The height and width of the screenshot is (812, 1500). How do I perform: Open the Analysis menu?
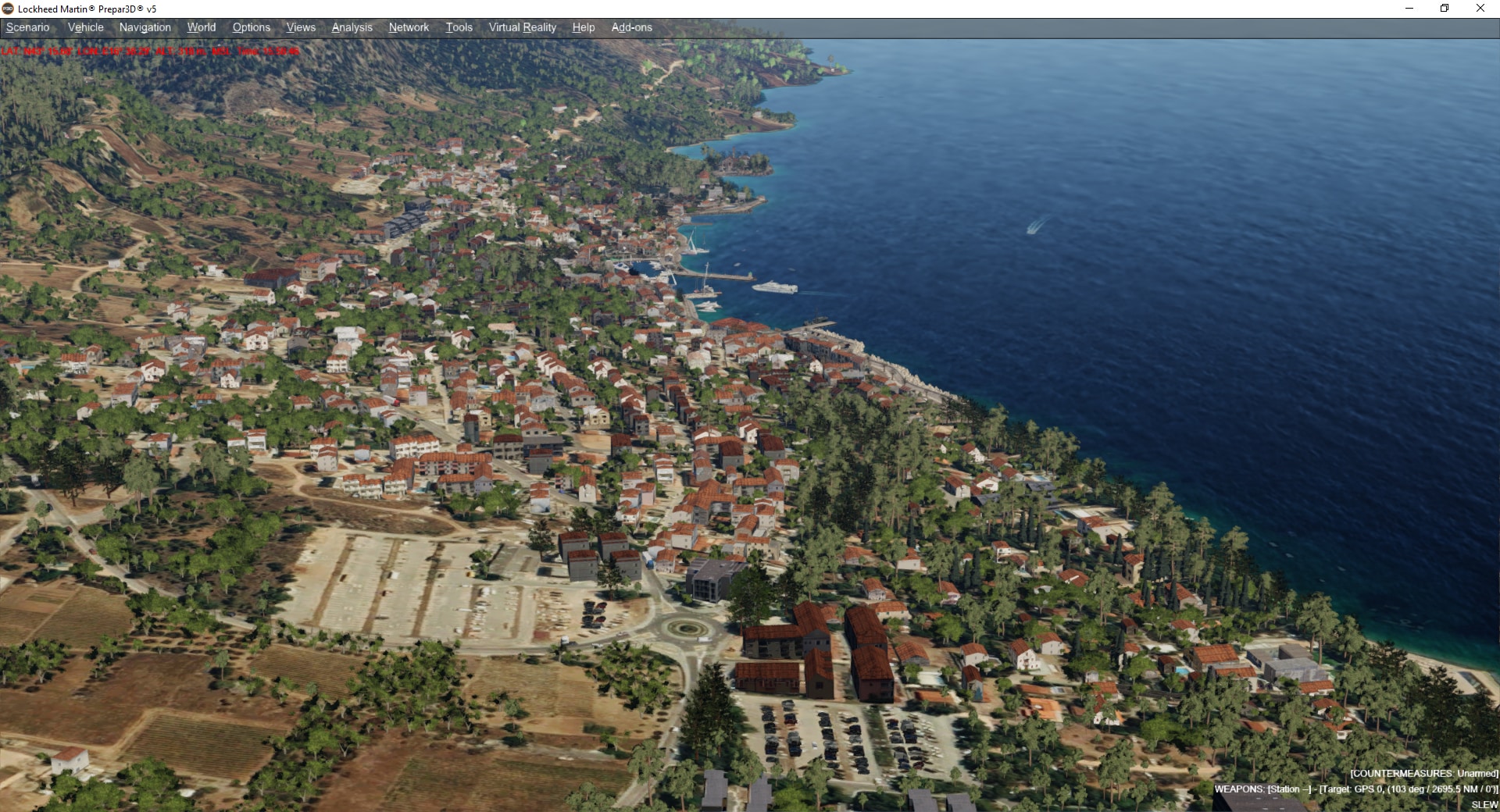tap(352, 27)
